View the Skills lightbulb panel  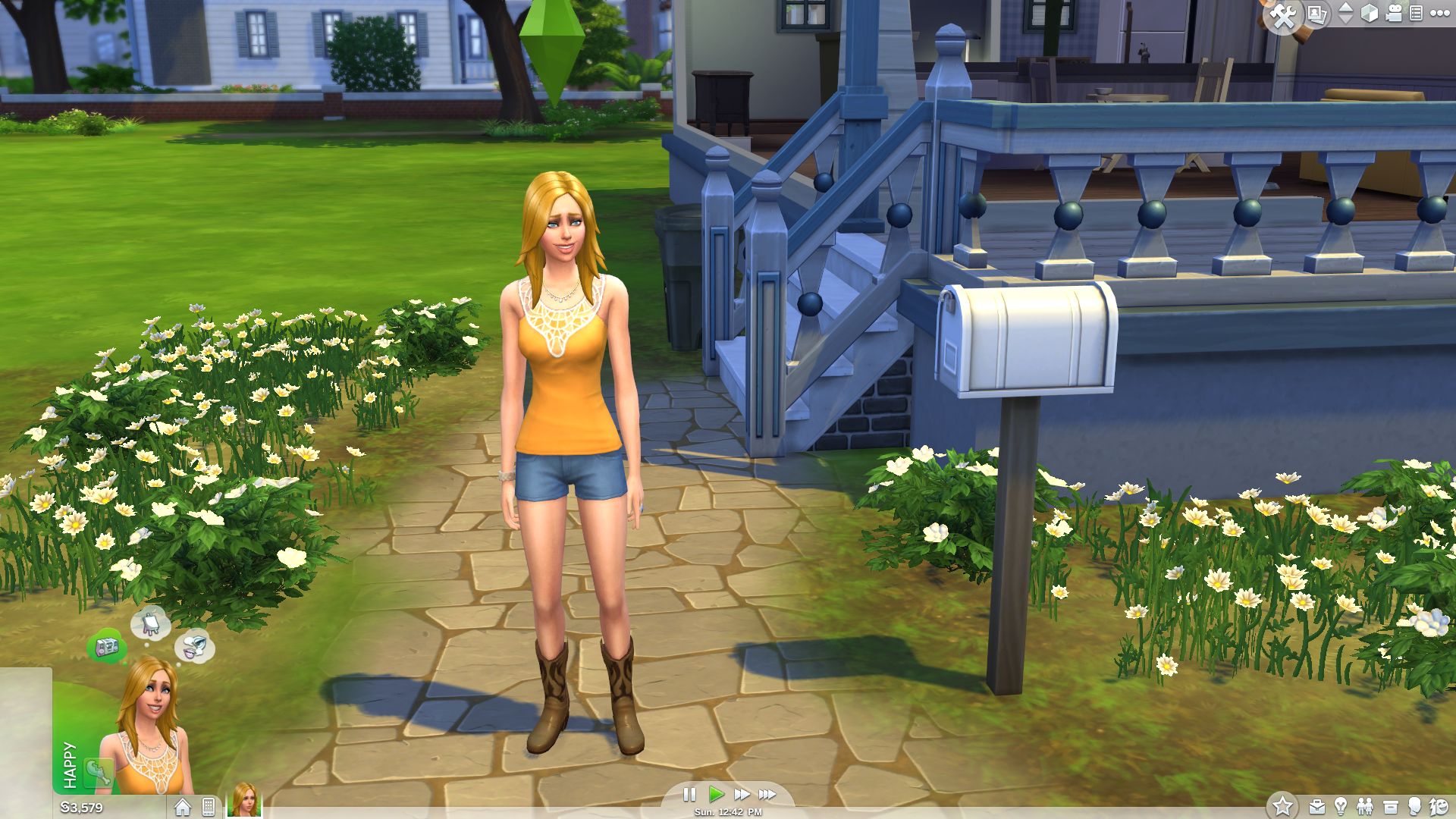[1341, 805]
